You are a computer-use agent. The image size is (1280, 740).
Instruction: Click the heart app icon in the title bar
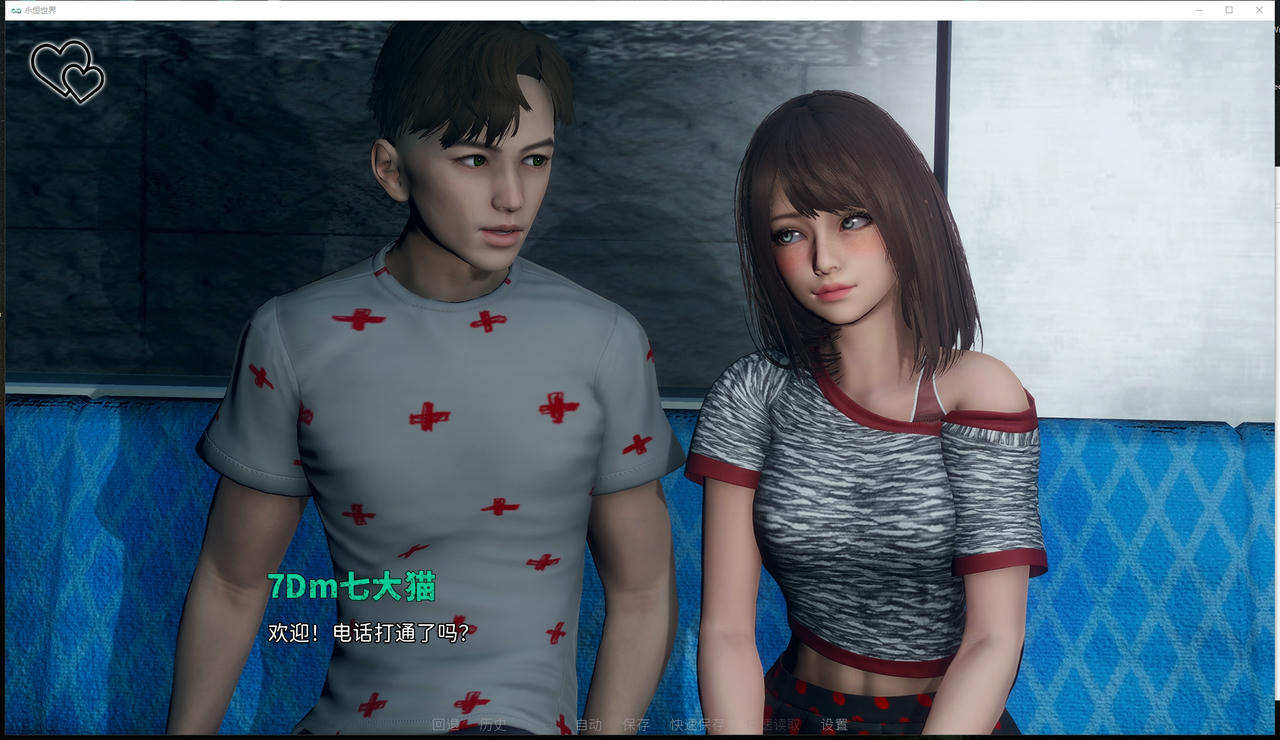pyautogui.click(x=16, y=9)
